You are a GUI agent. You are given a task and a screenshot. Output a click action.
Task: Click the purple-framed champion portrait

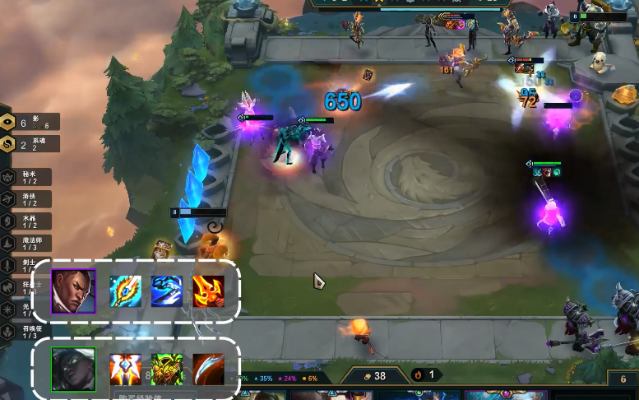73,291
